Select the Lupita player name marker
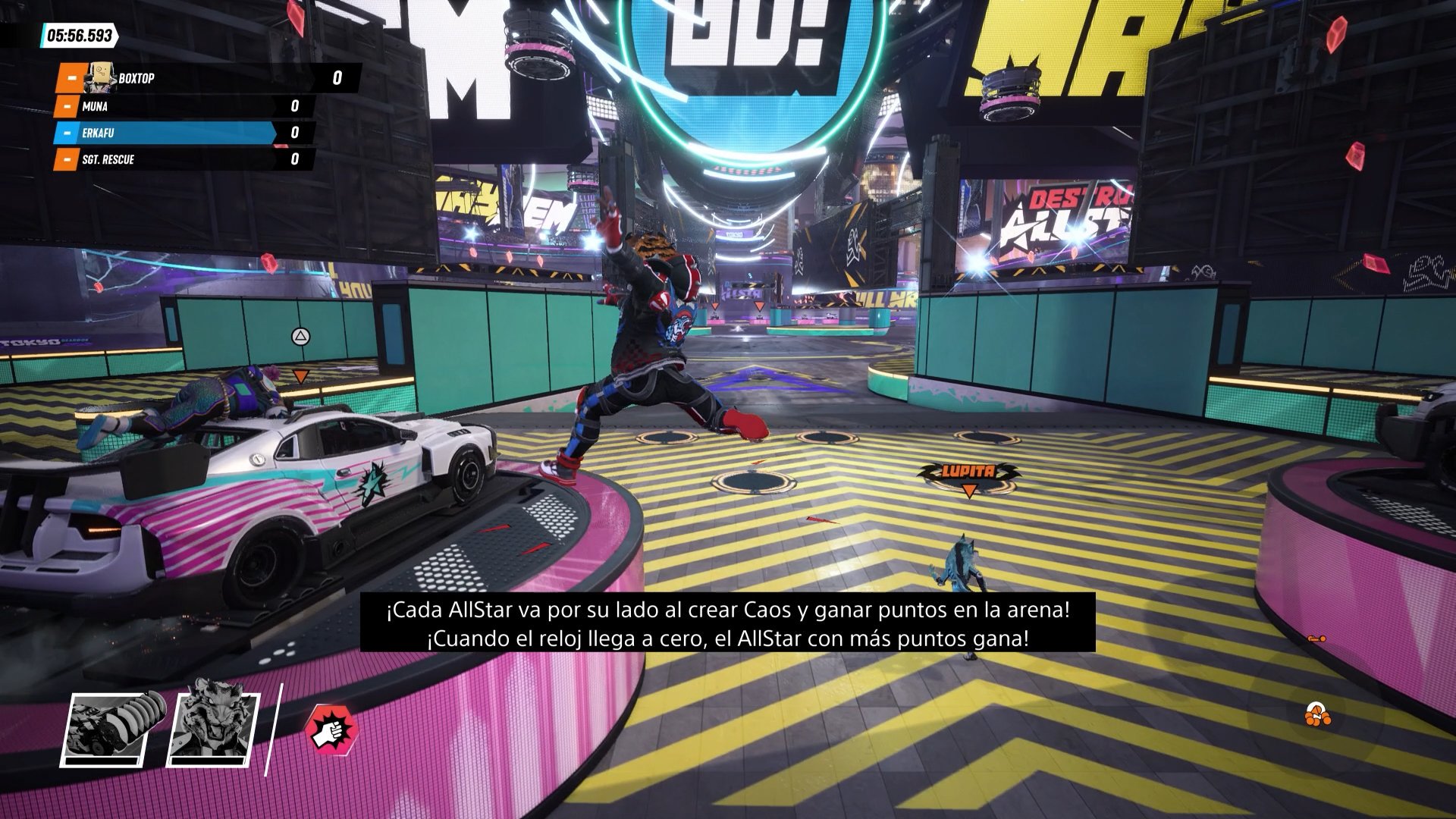This screenshot has width=1456, height=819. (x=968, y=472)
